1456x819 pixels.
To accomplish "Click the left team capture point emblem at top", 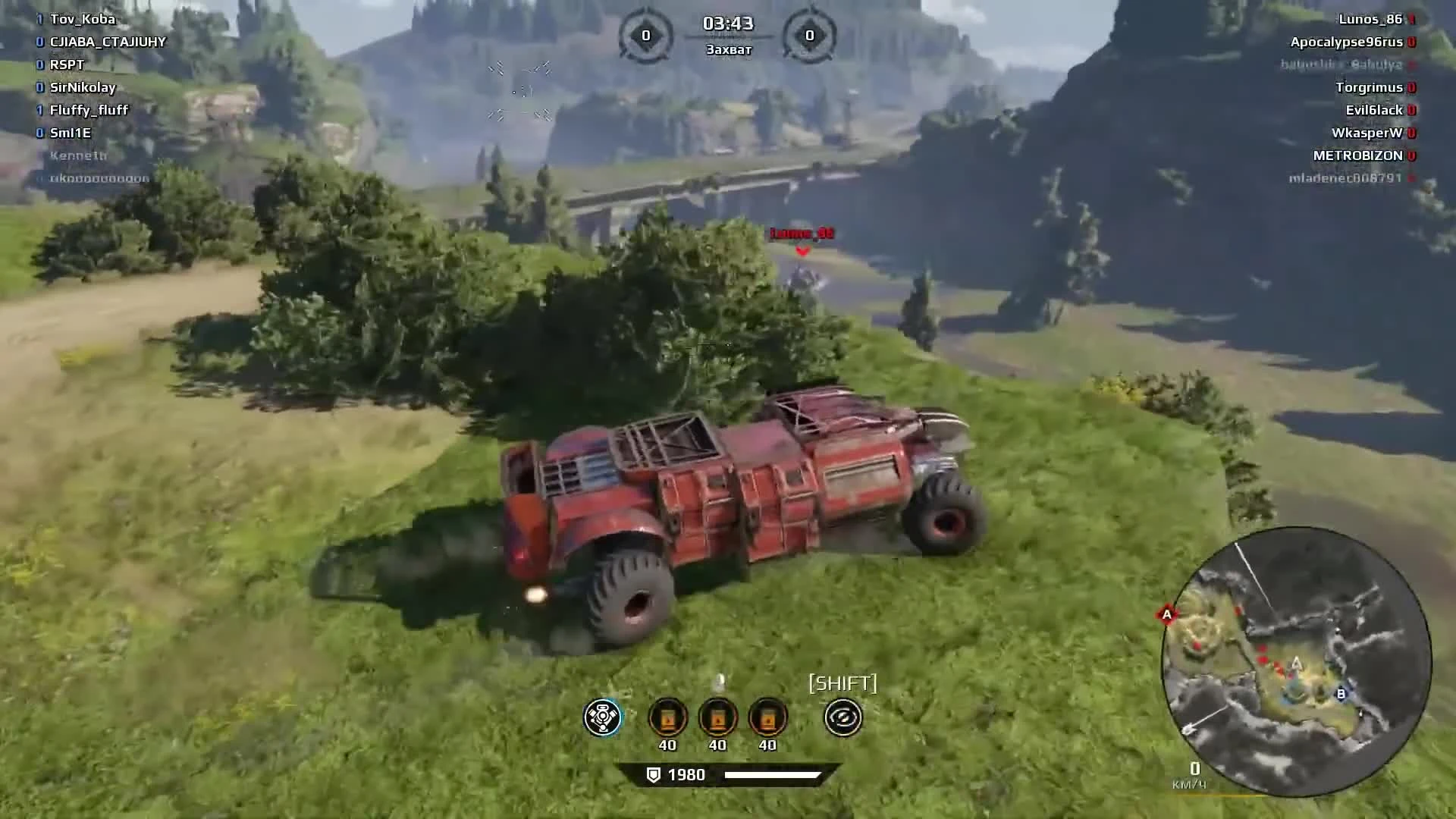I will 646,33.
